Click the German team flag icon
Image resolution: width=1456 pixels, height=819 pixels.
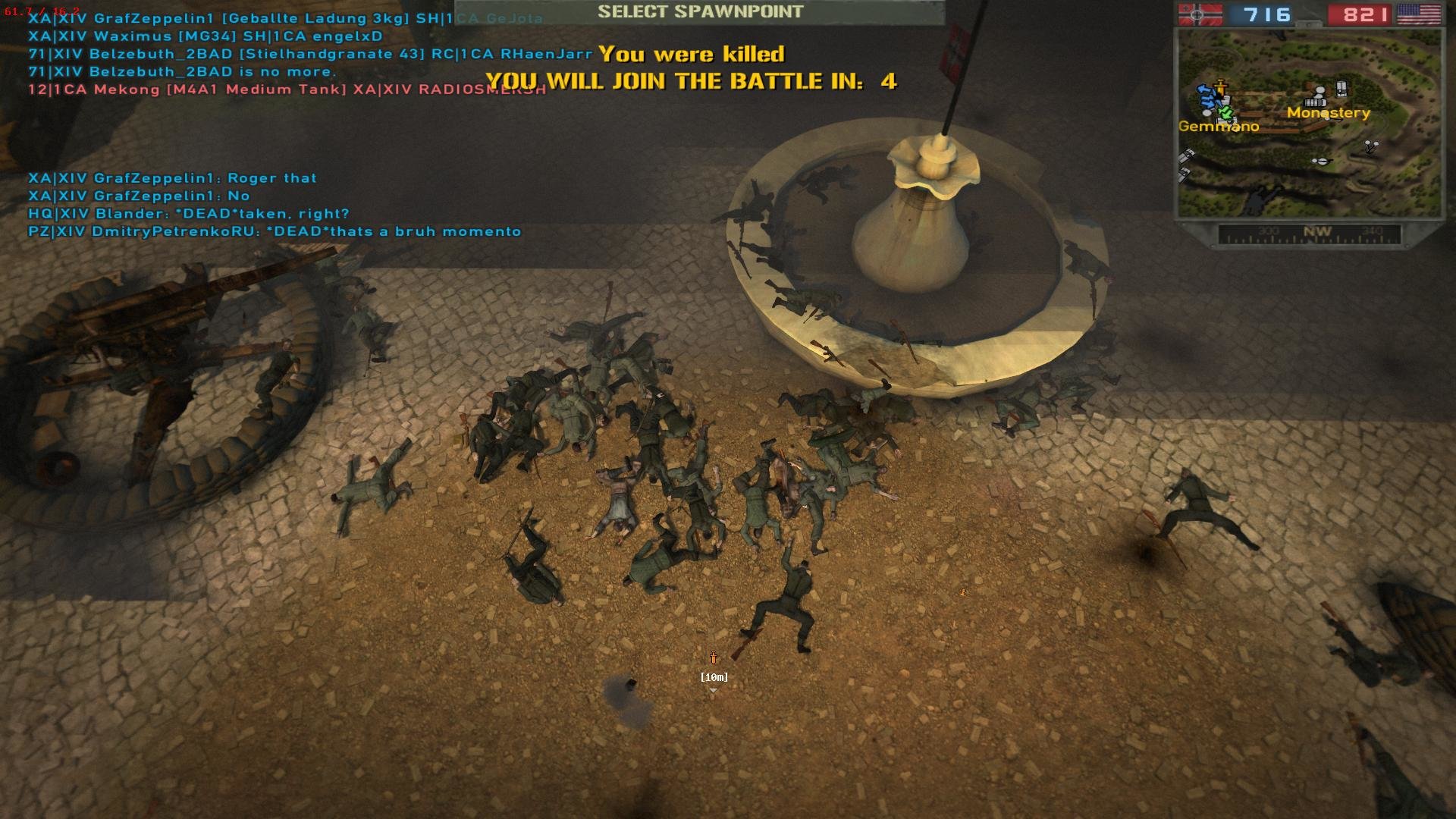(x=1199, y=14)
